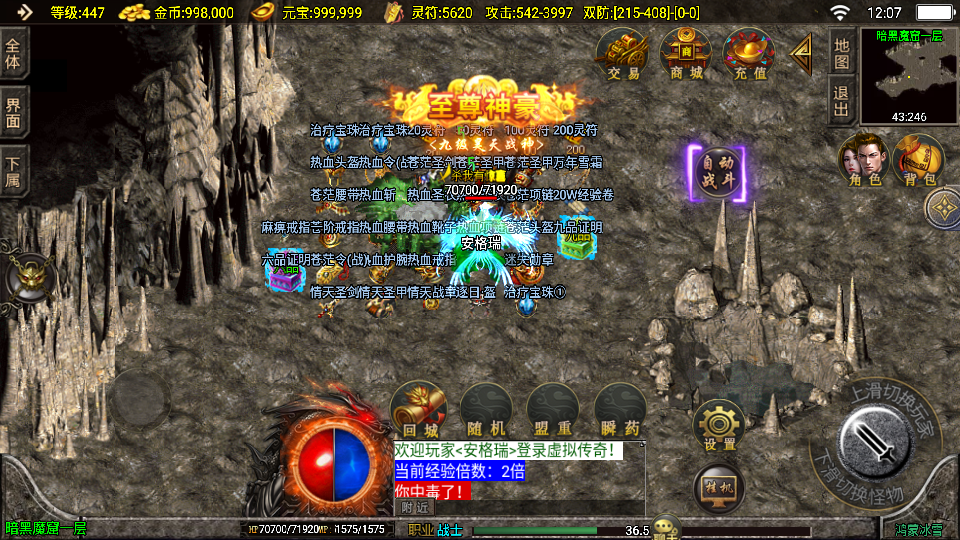Image resolution: width=960 pixels, height=540 pixels.
Task: Tap the chained gold skull emblem
Action: tap(28, 279)
